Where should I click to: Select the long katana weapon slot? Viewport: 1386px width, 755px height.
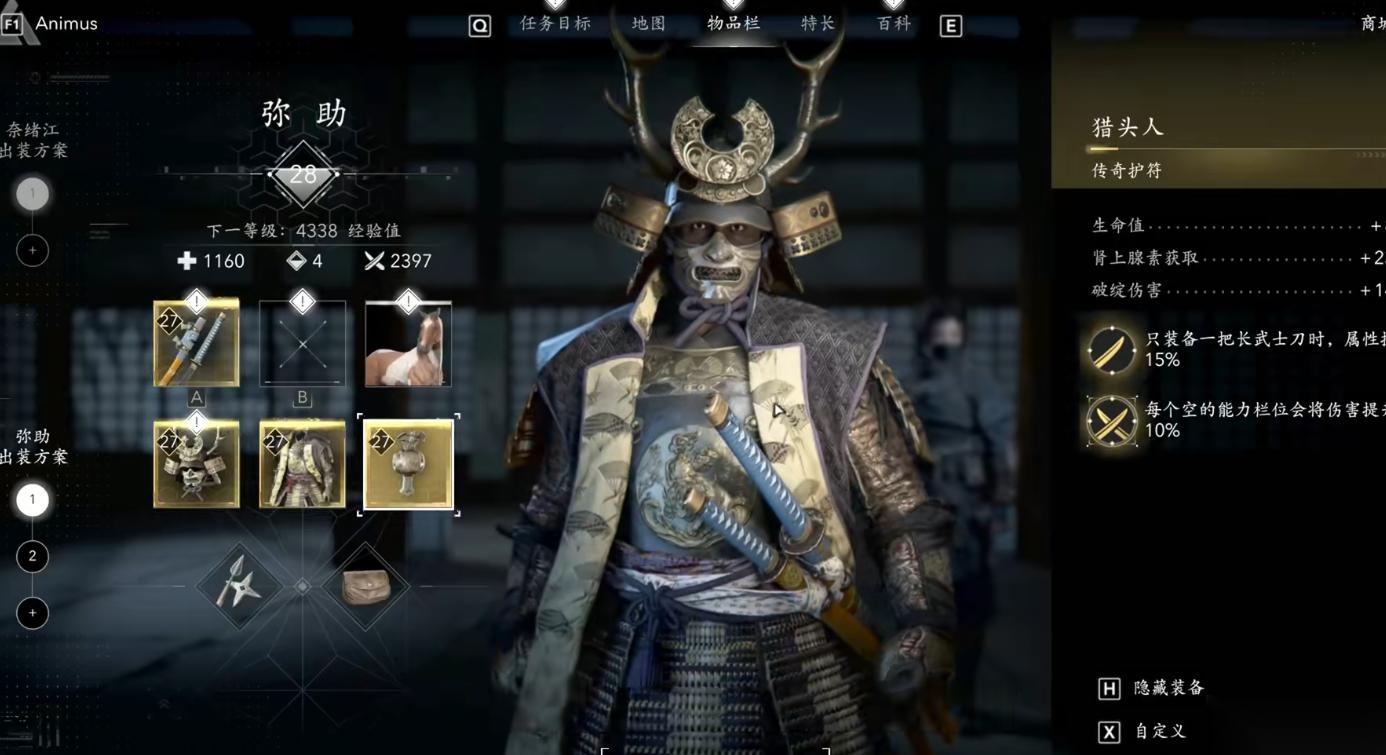coord(196,343)
